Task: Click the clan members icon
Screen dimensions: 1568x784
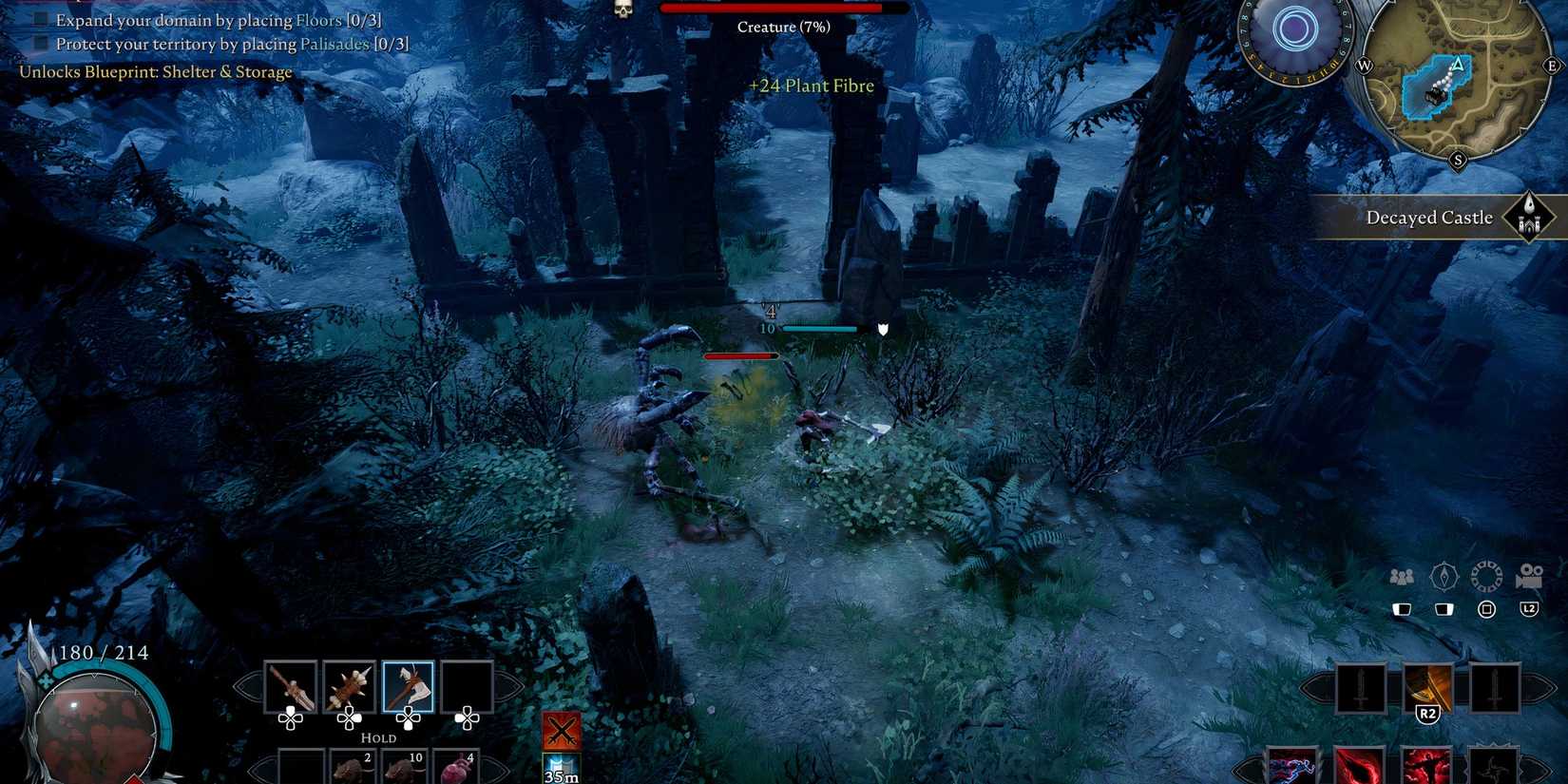Action: pyautogui.click(x=1401, y=574)
